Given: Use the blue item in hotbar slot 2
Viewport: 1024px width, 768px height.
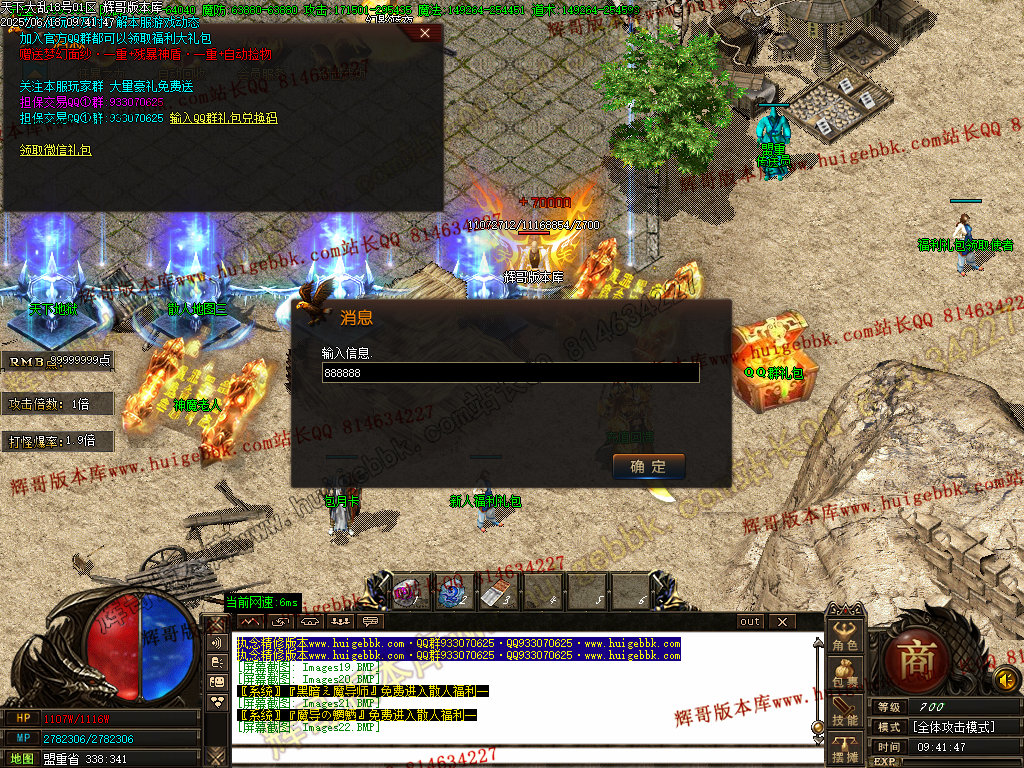Looking at the screenshot, I should (451, 593).
